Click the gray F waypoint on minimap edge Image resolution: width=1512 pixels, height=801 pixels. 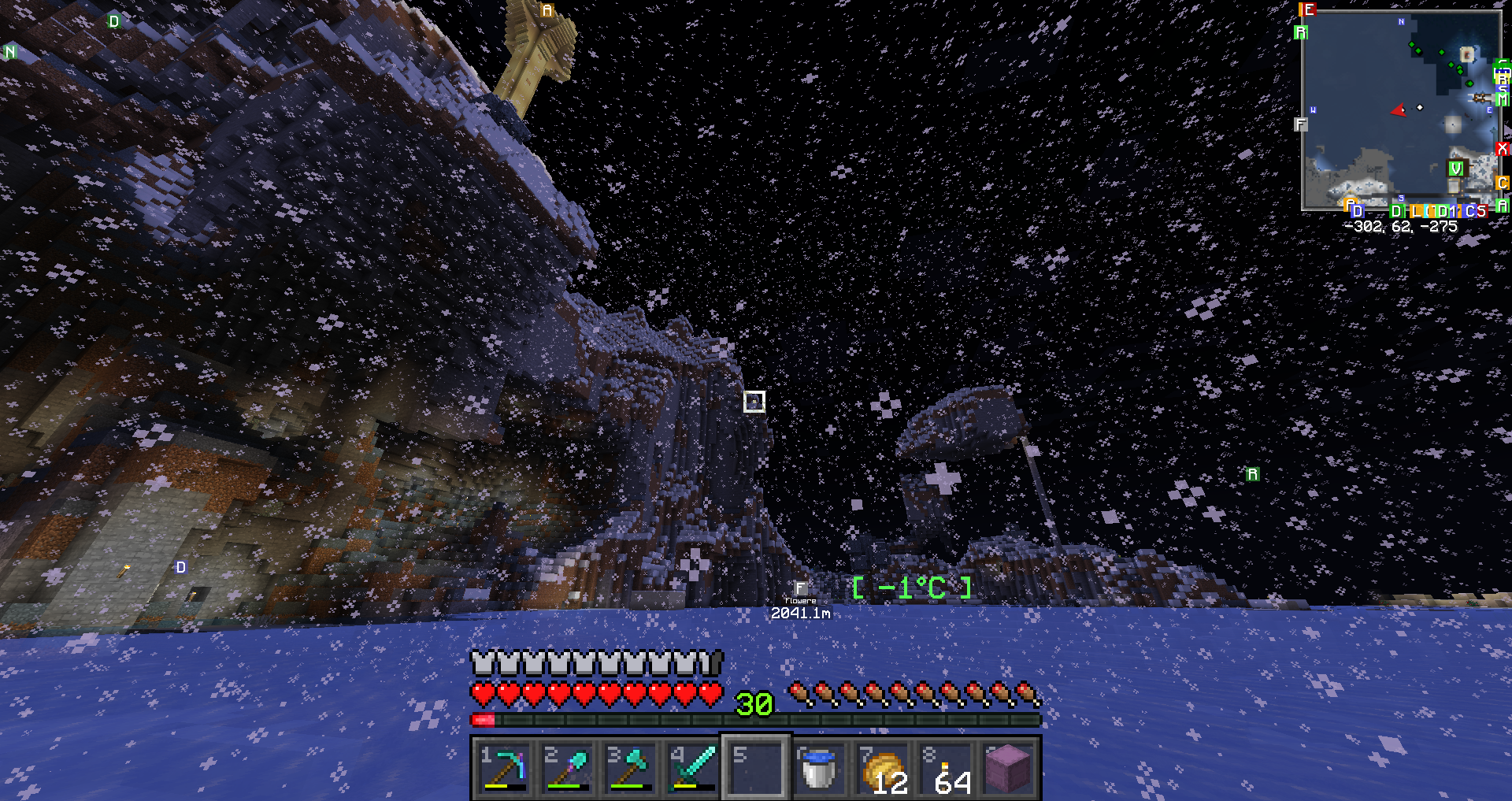[1301, 124]
